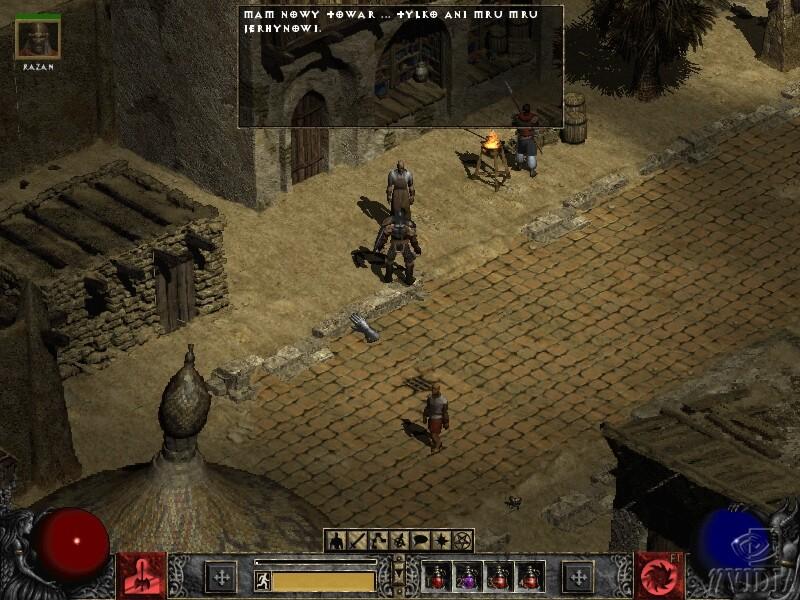Image resolution: width=800 pixels, height=600 pixels.
Task: Select the four-pointed star mini panel icon
Action: click(440, 541)
